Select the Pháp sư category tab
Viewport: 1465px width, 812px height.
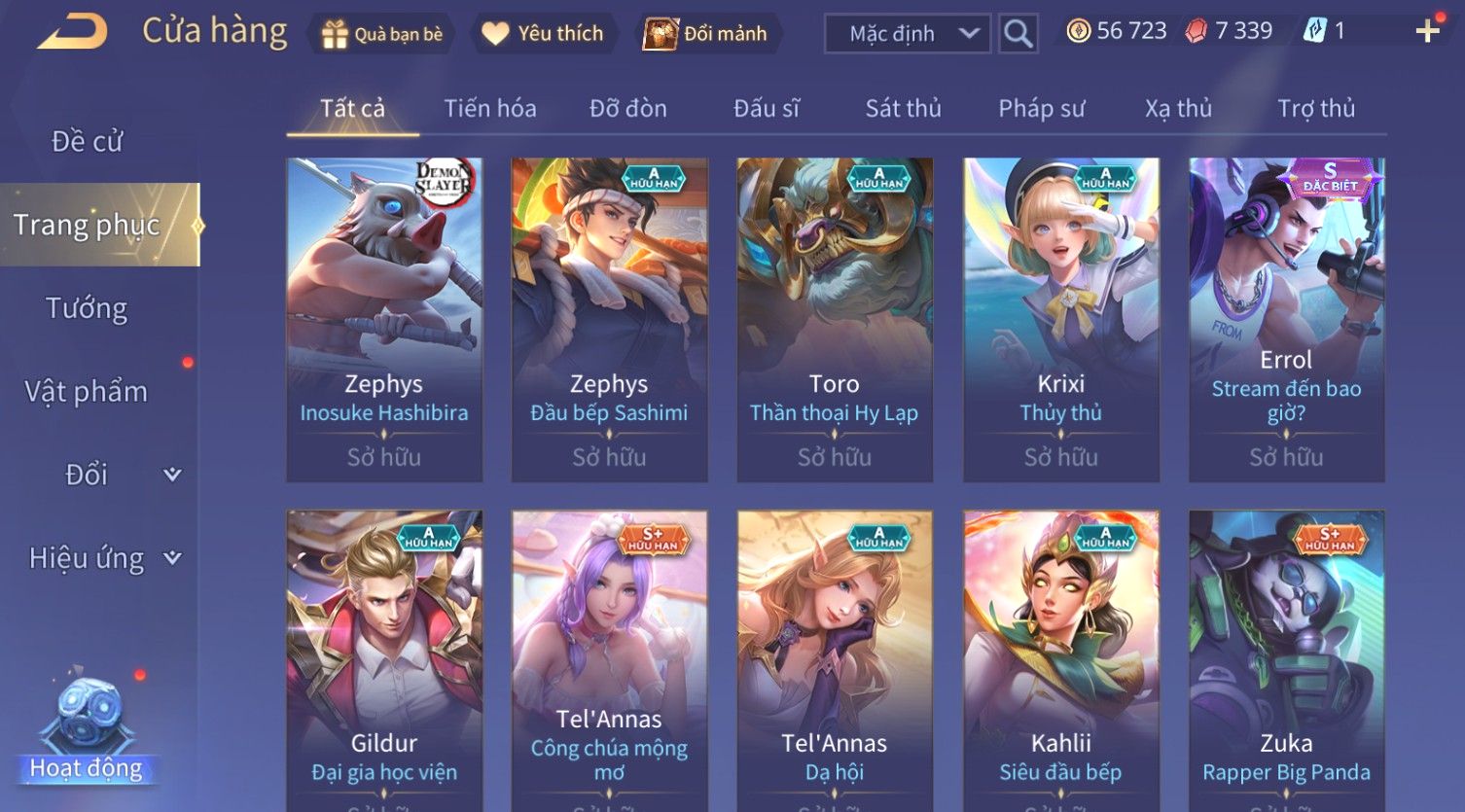(x=1041, y=109)
